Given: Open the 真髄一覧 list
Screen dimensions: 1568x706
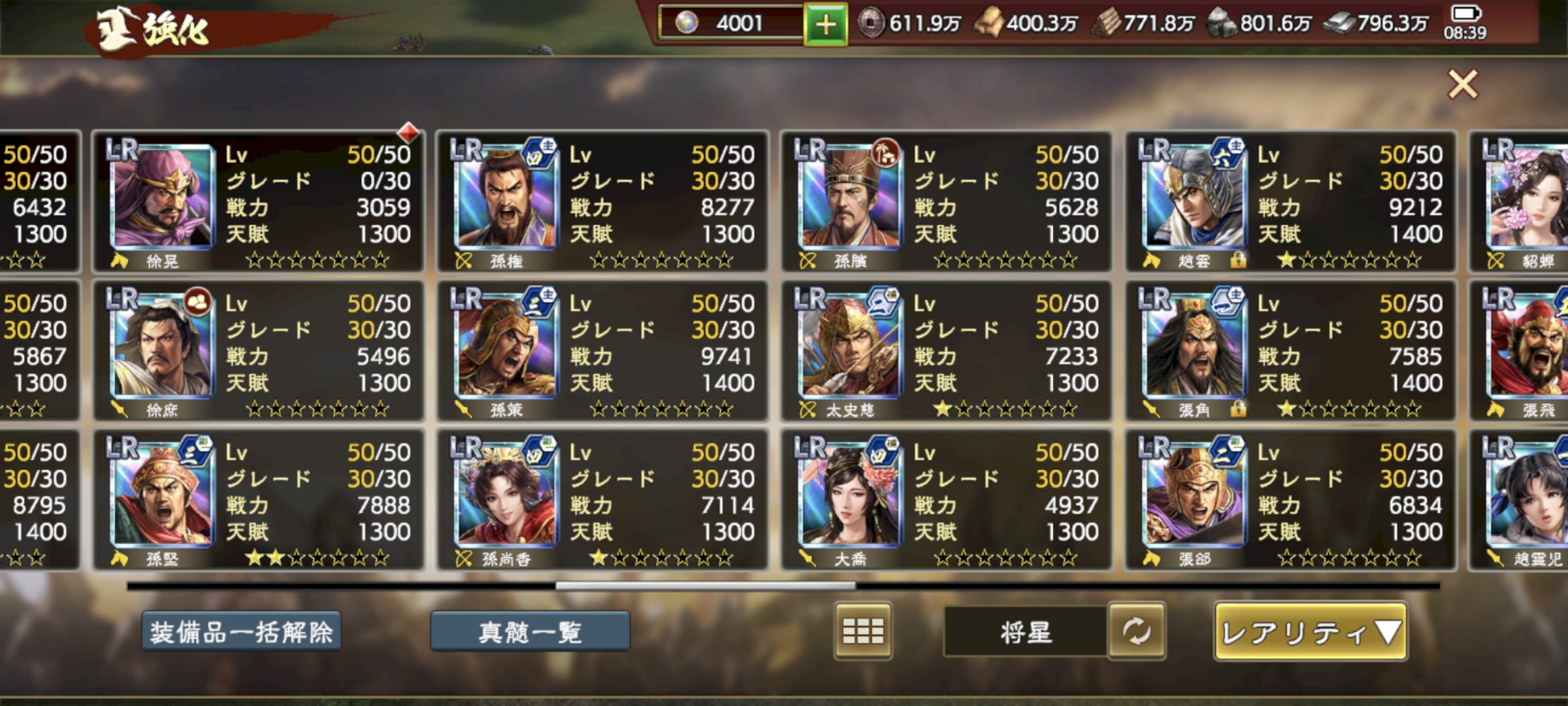Looking at the screenshot, I should (x=530, y=631).
